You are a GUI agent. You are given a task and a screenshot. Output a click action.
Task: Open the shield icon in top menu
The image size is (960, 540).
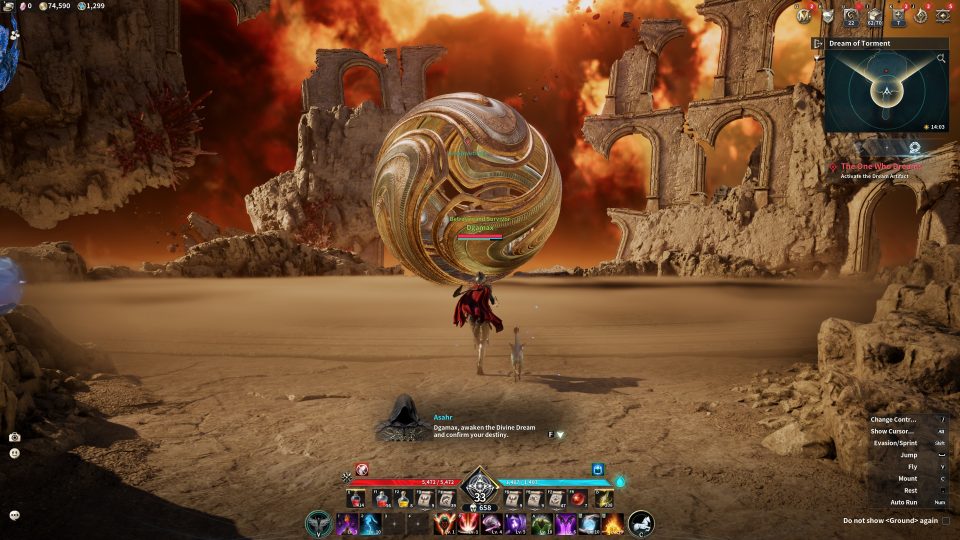(x=827, y=15)
